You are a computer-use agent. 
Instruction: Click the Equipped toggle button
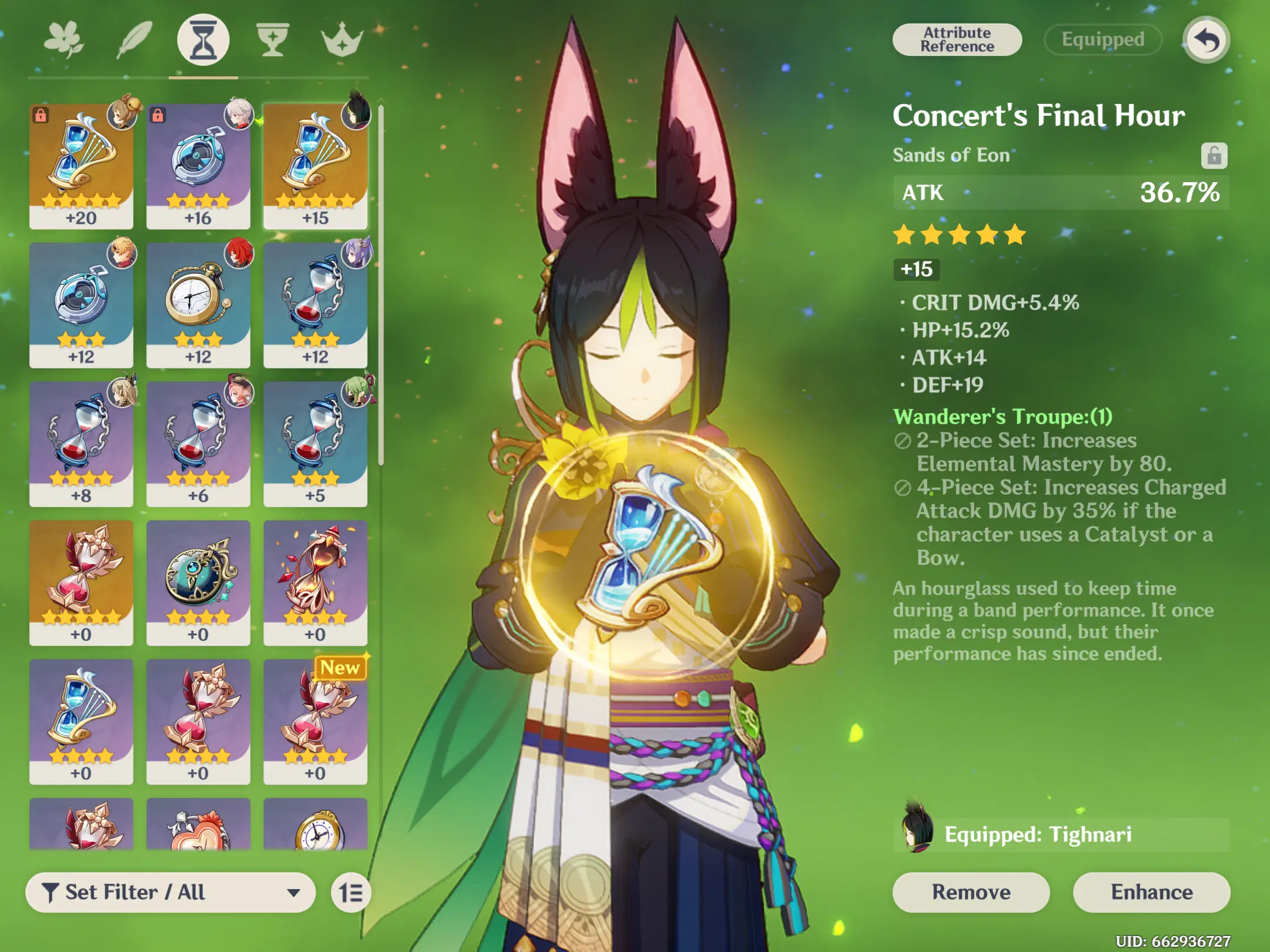pyautogui.click(x=1102, y=40)
